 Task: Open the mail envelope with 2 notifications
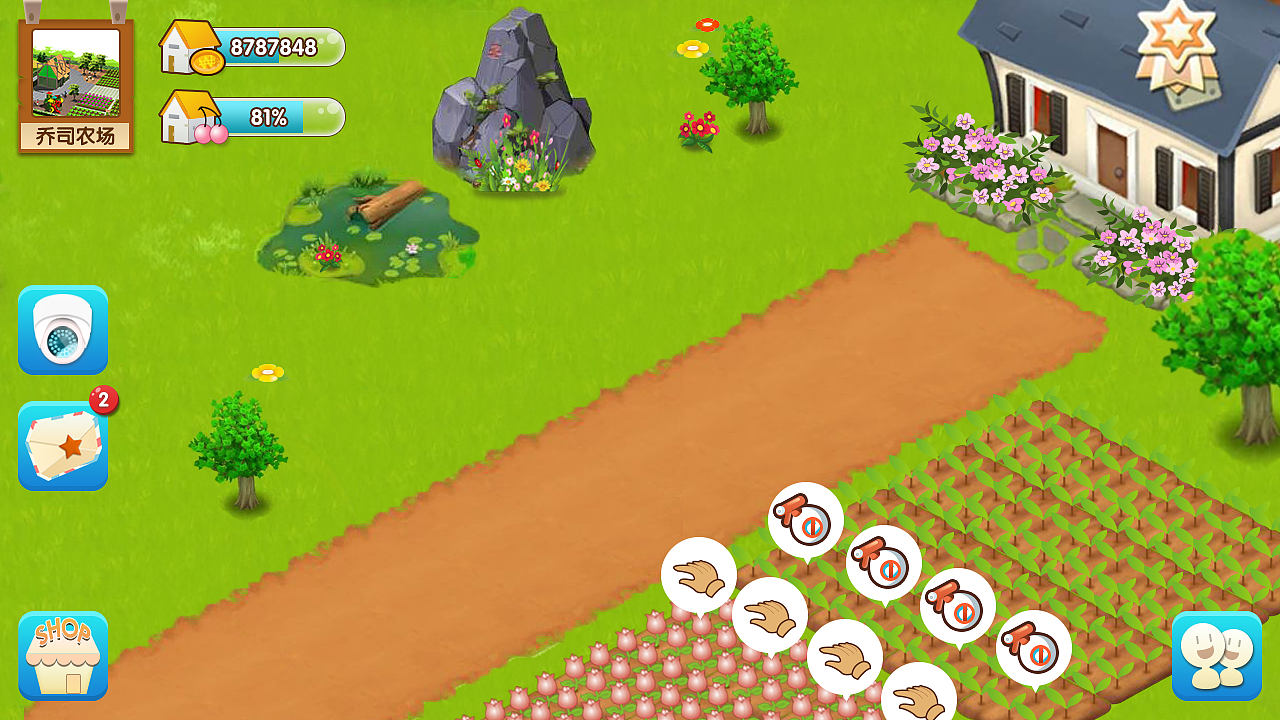[x=63, y=446]
